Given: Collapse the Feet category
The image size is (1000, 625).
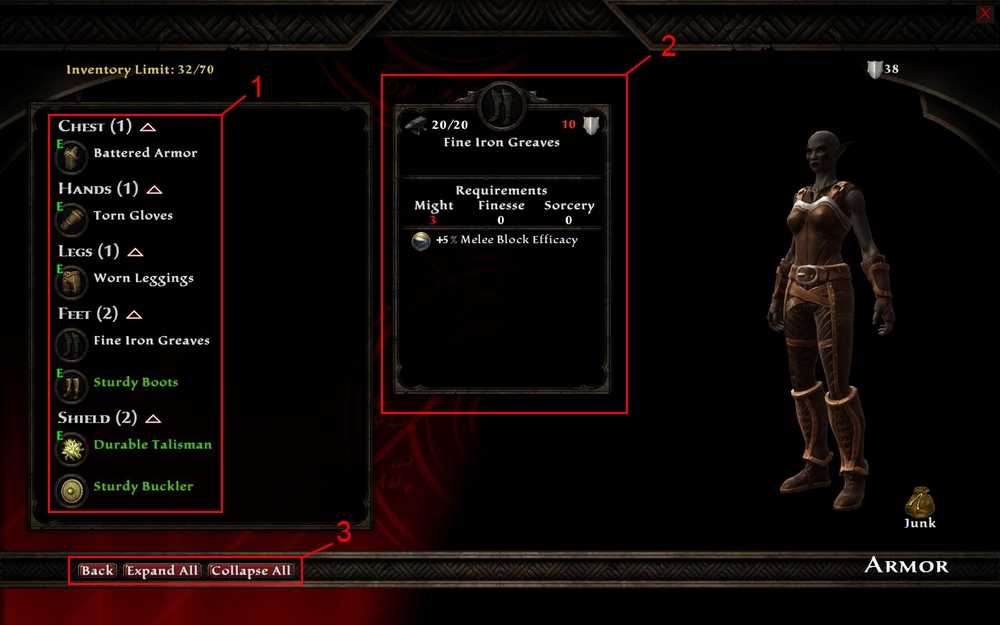Looking at the screenshot, I should 133,314.
